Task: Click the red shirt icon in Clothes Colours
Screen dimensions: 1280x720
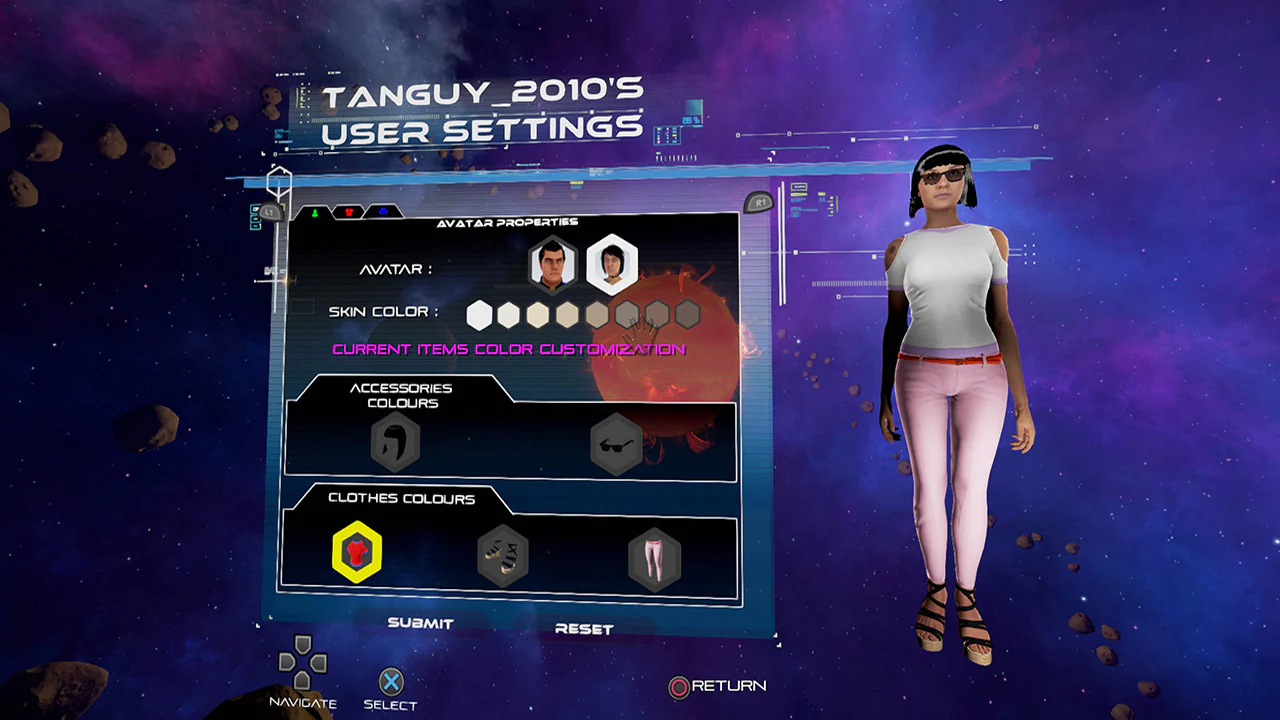Action: 357,552
